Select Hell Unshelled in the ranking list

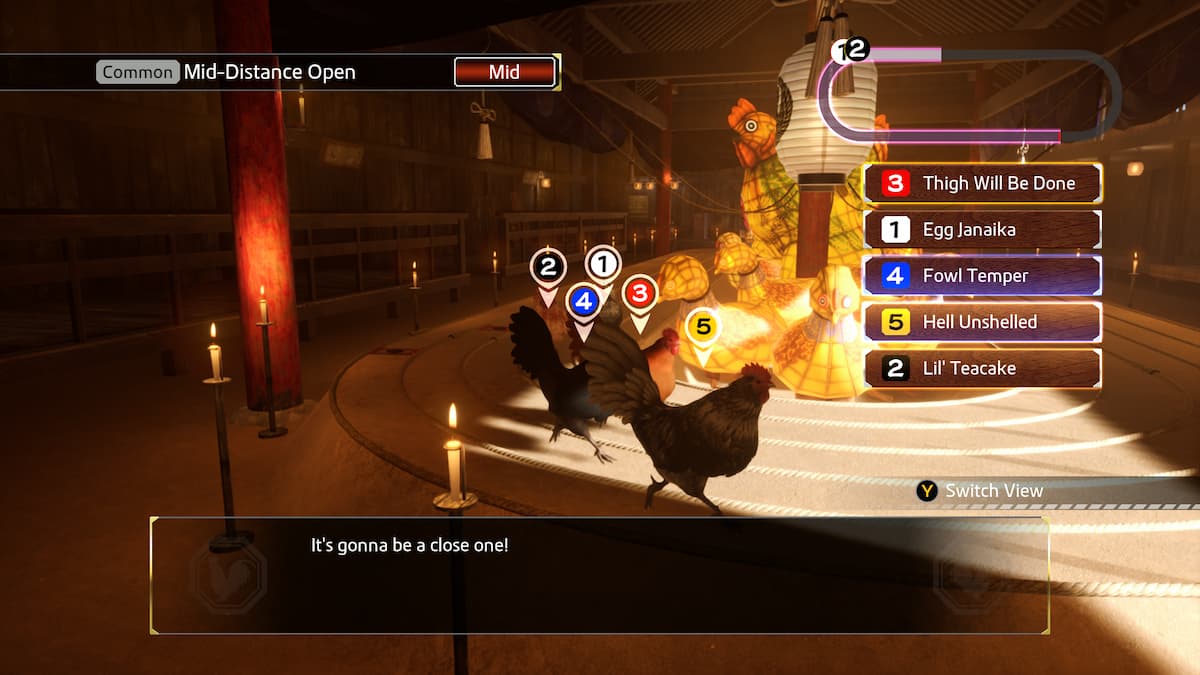tap(982, 322)
